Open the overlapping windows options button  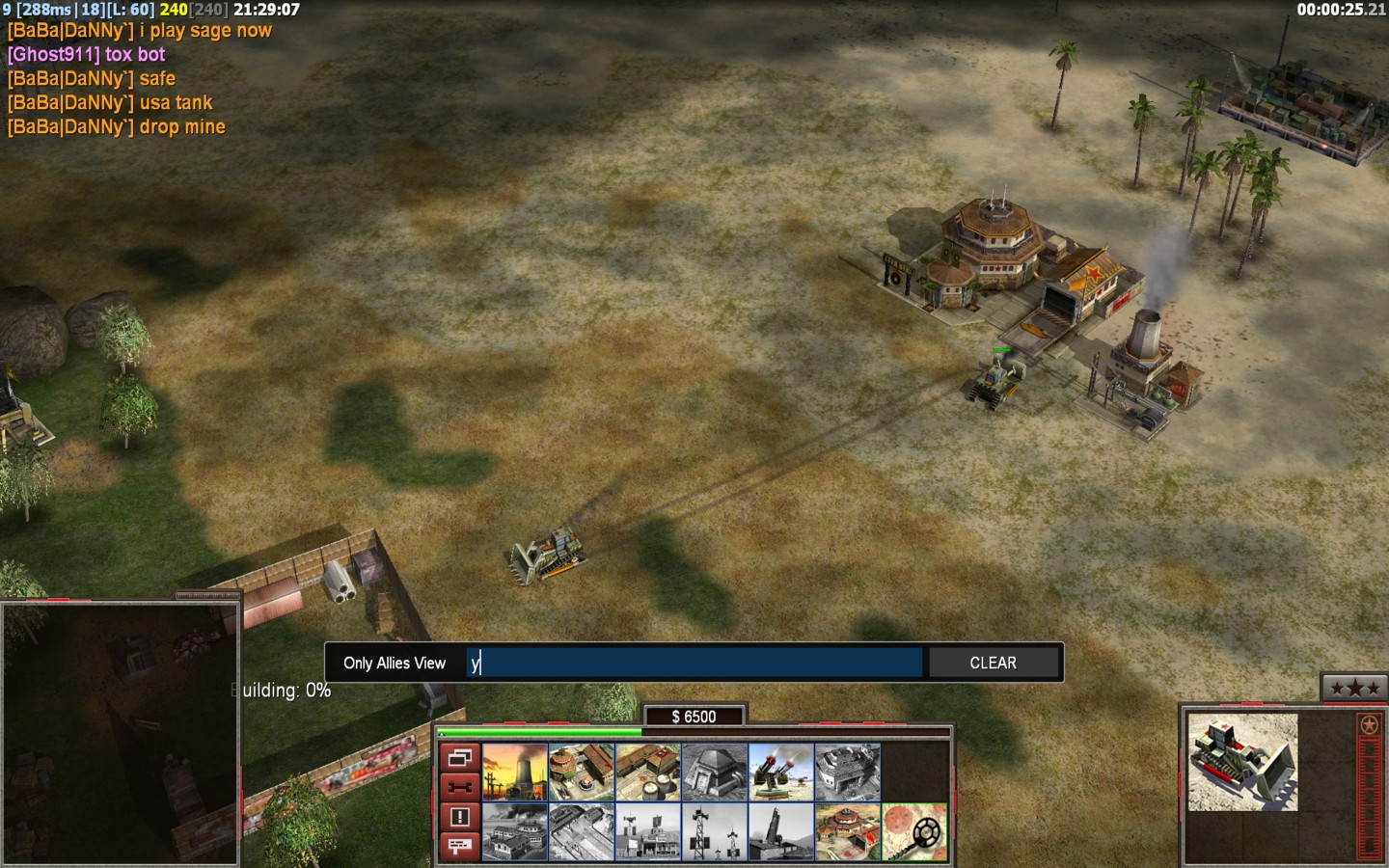pyautogui.click(x=460, y=758)
